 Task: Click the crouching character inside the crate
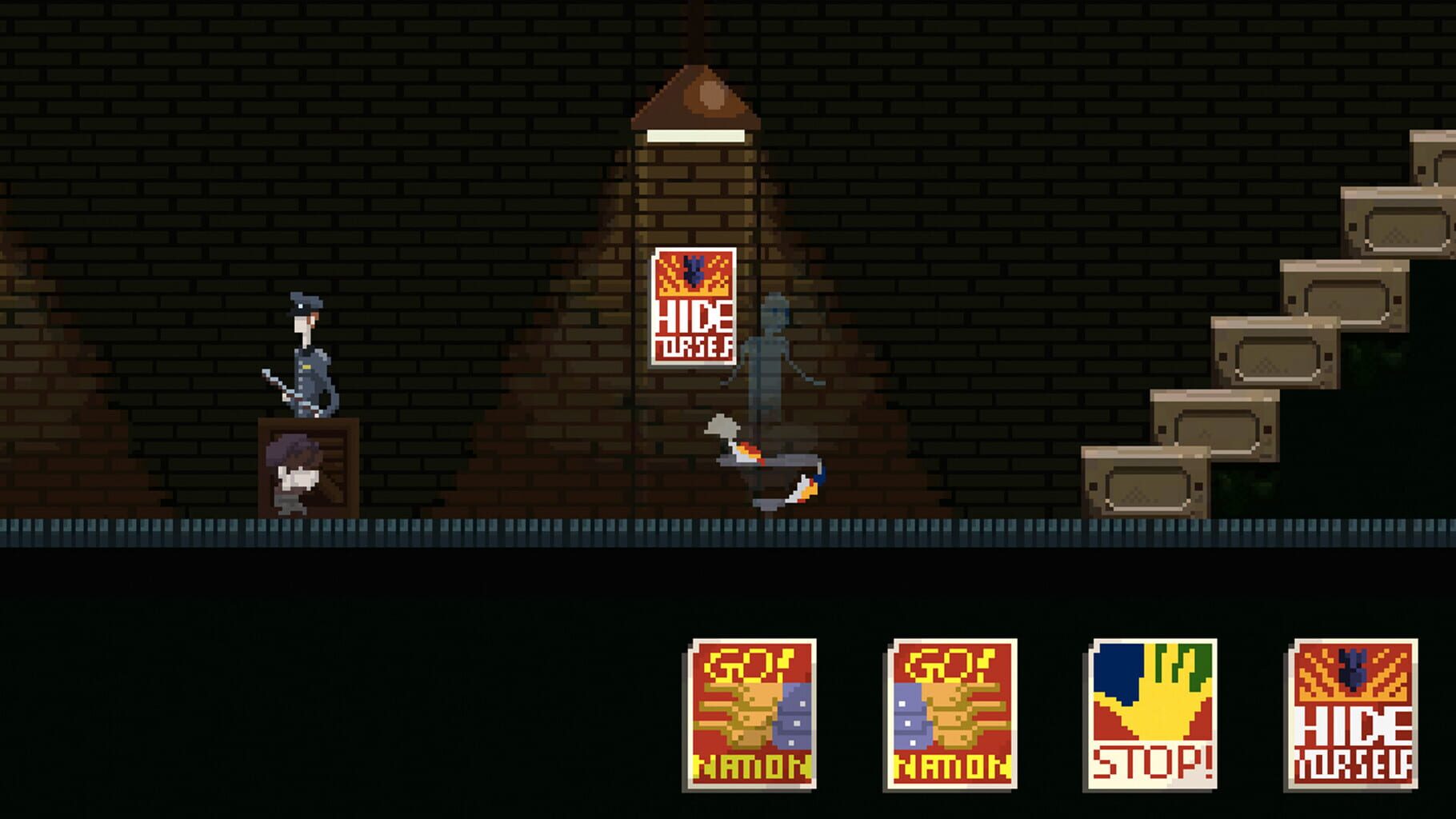pos(293,472)
